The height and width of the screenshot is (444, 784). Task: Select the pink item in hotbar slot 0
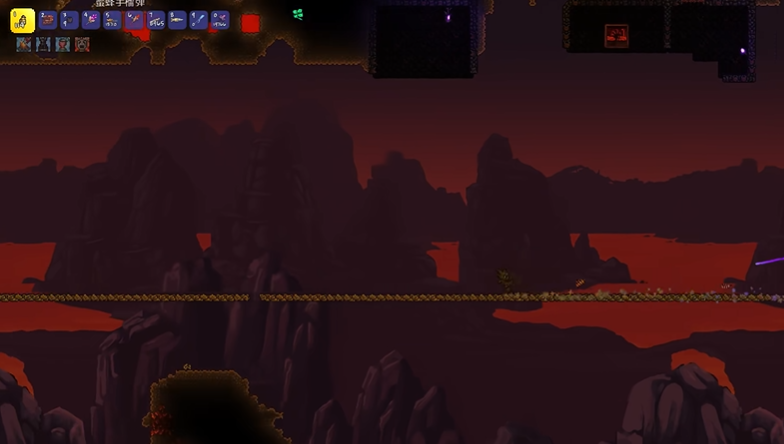[220, 20]
